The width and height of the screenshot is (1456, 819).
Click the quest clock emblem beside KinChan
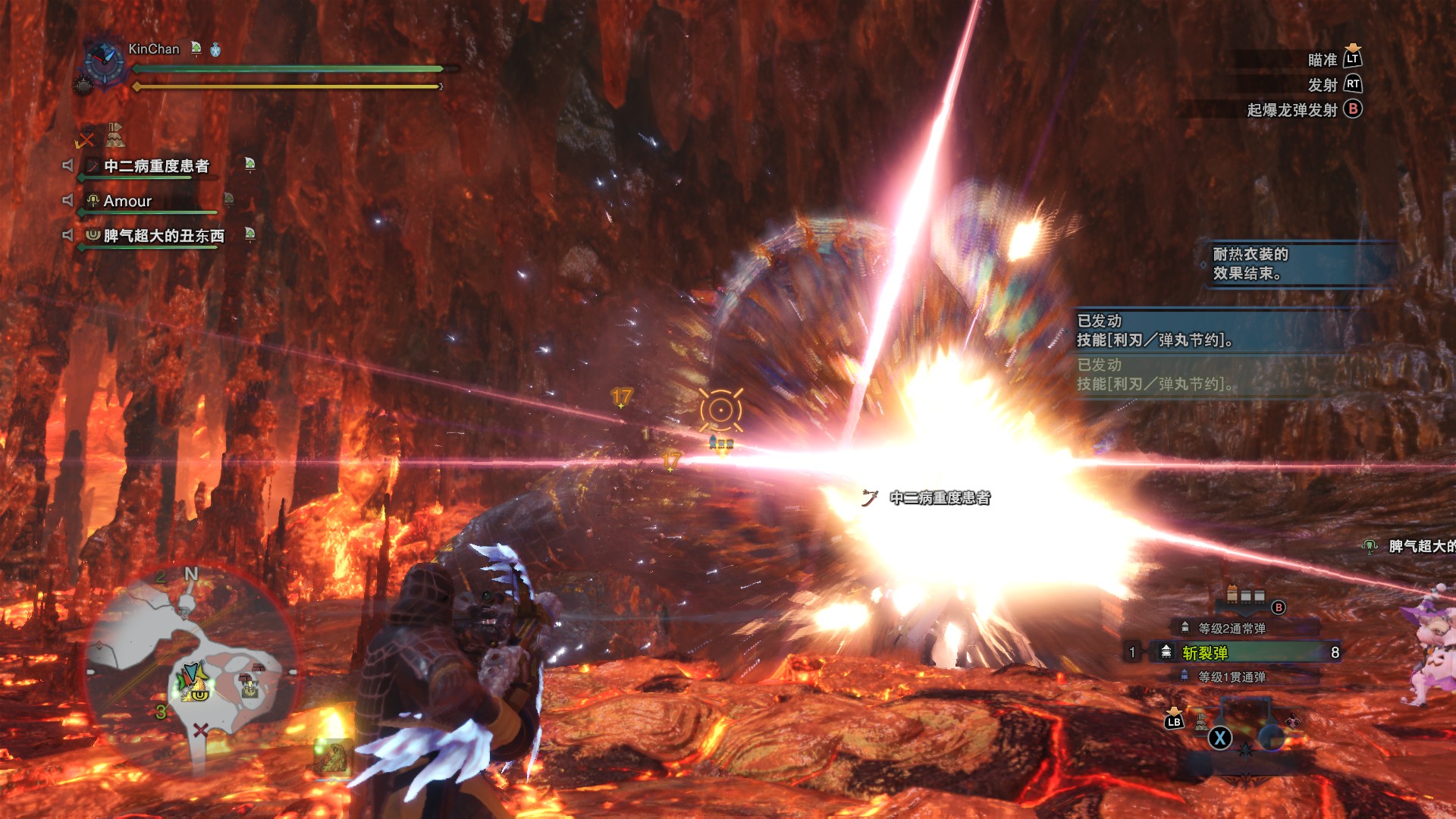pos(104,59)
